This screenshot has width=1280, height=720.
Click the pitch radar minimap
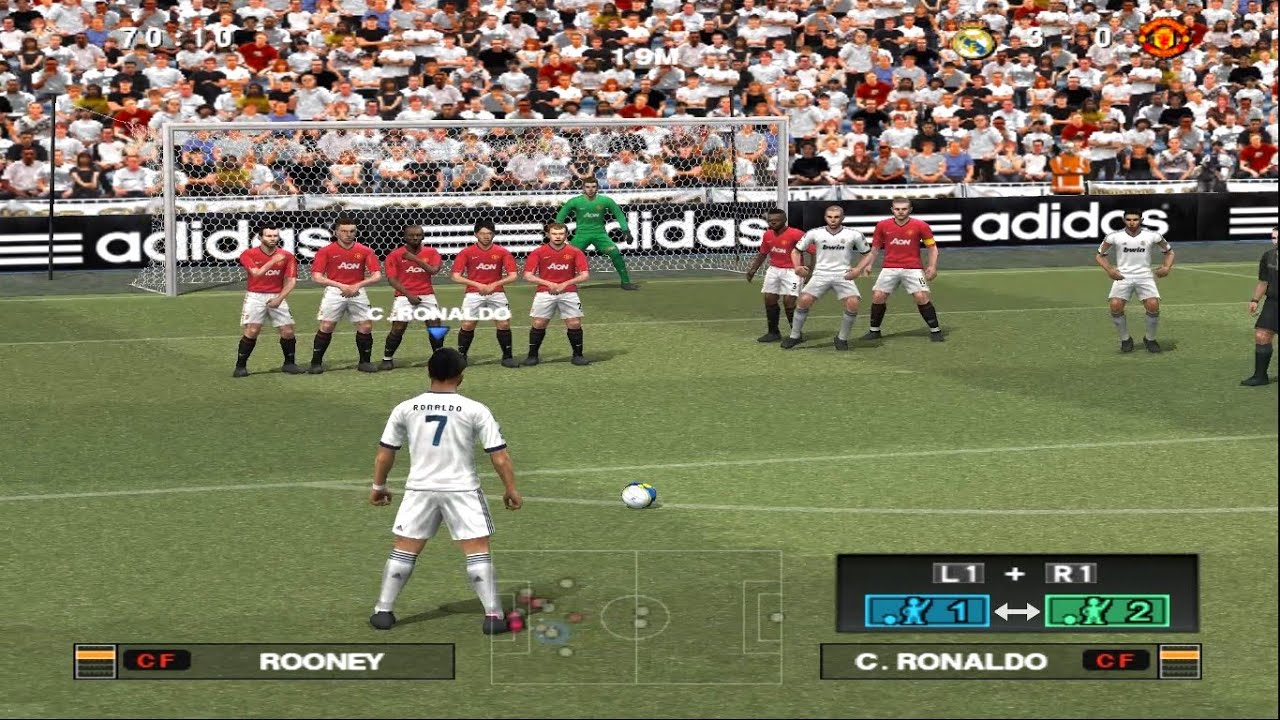[x=636, y=617]
